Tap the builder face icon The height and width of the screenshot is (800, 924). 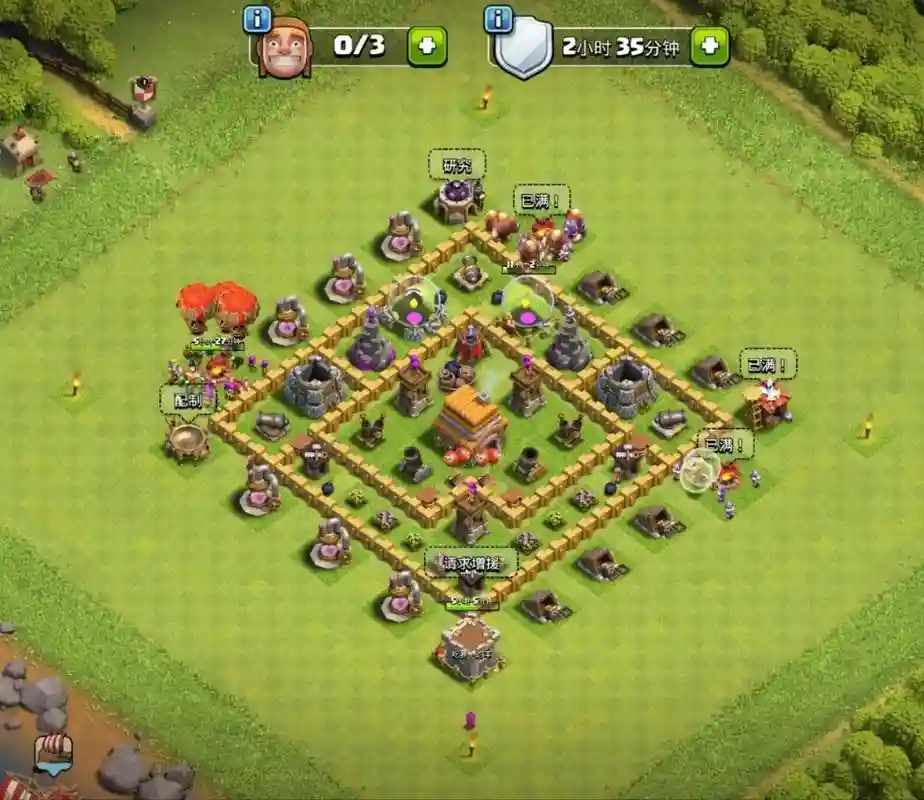(x=285, y=48)
